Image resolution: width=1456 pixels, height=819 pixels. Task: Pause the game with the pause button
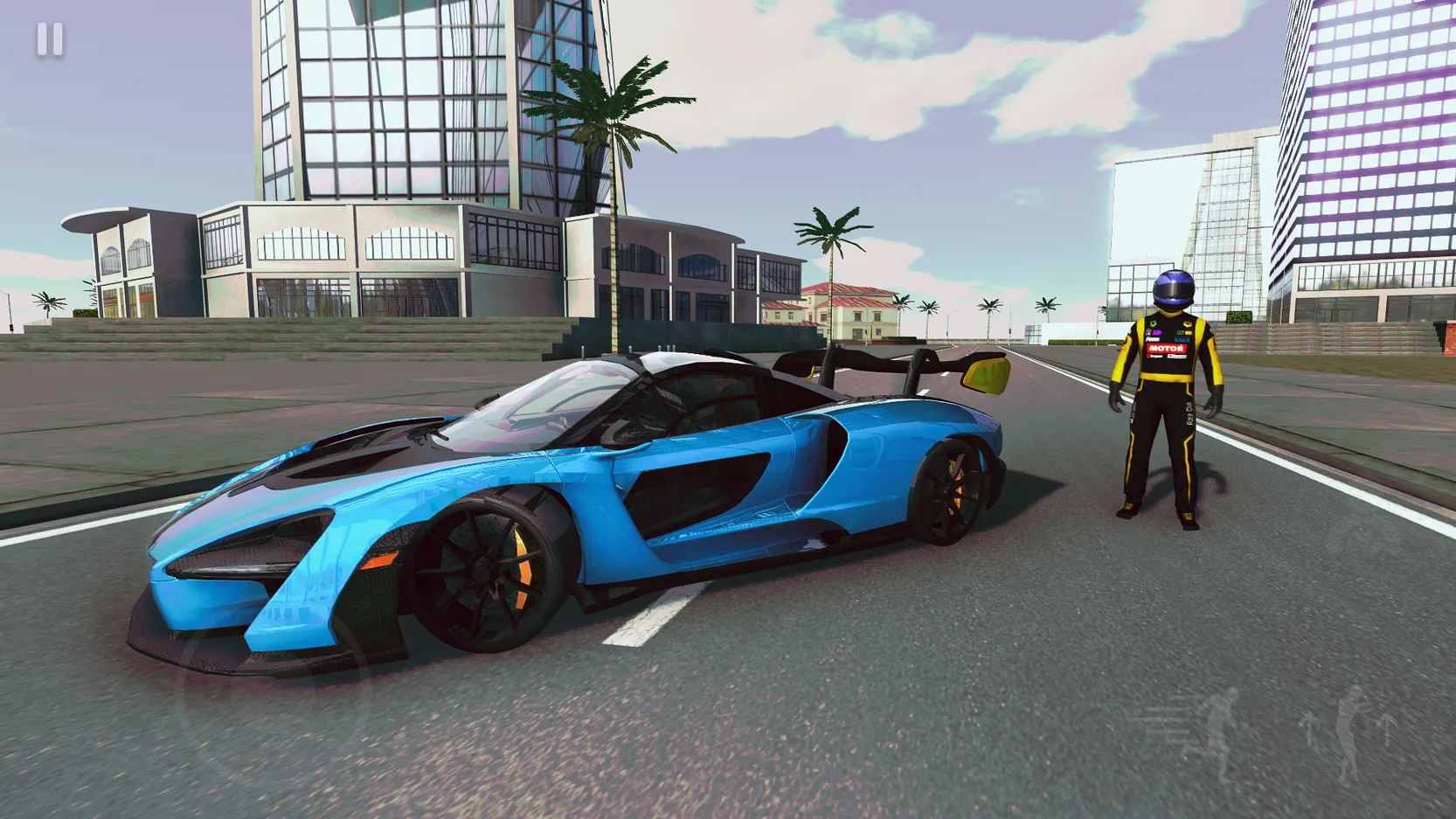click(50, 40)
